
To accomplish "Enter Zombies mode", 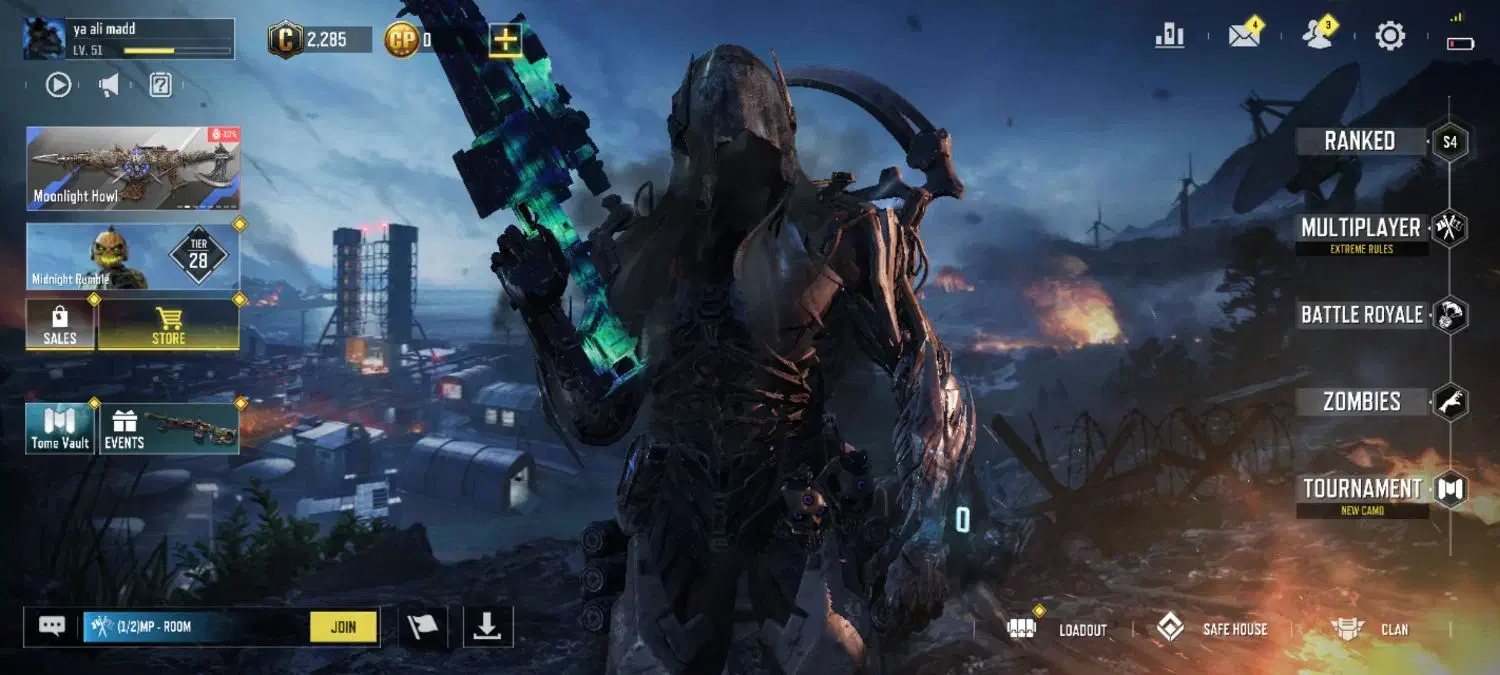I will coord(1361,402).
